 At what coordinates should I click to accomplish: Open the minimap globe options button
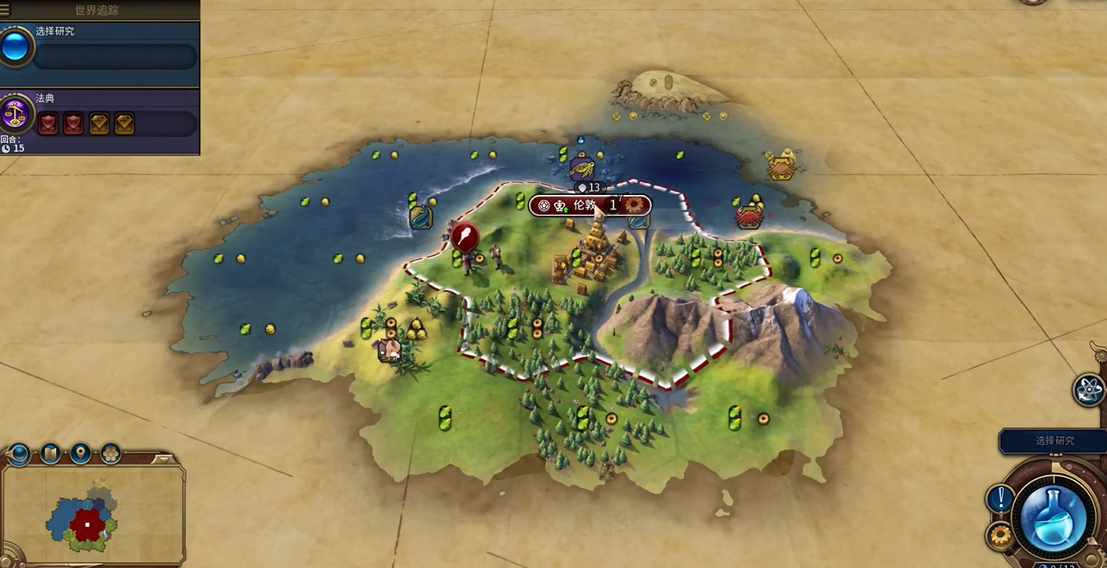pos(19,455)
